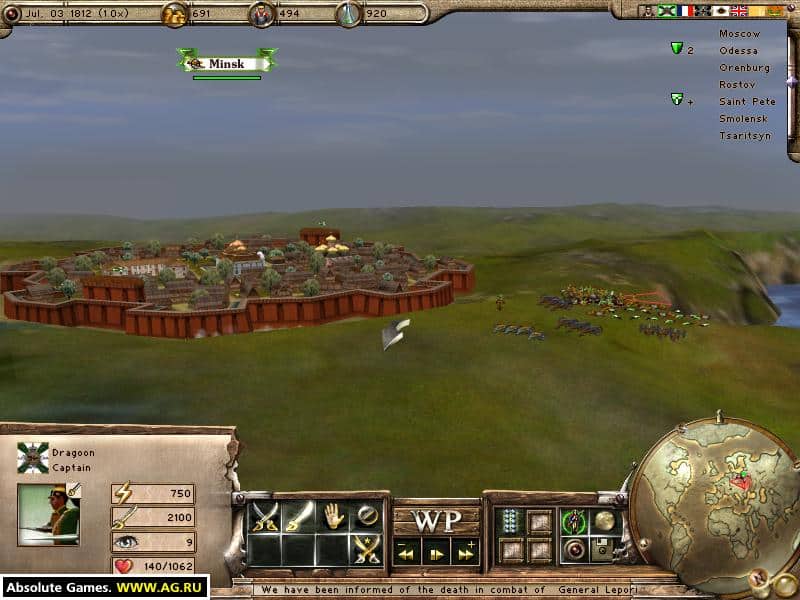Select Tsaritsyn in the city list

coord(745,135)
